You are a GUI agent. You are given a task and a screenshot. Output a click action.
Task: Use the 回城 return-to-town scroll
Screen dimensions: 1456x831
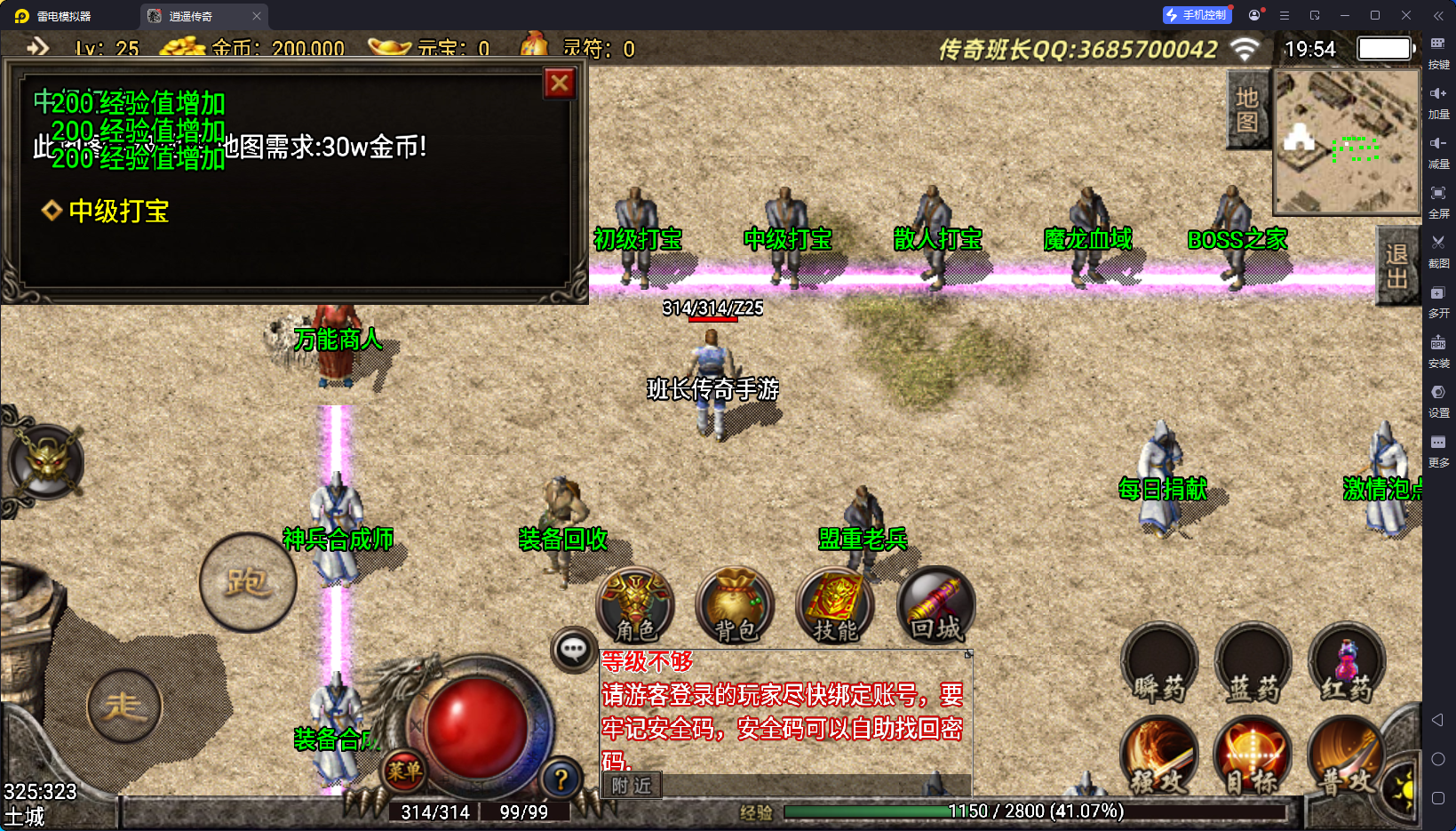pyautogui.click(x=935, y=606)
